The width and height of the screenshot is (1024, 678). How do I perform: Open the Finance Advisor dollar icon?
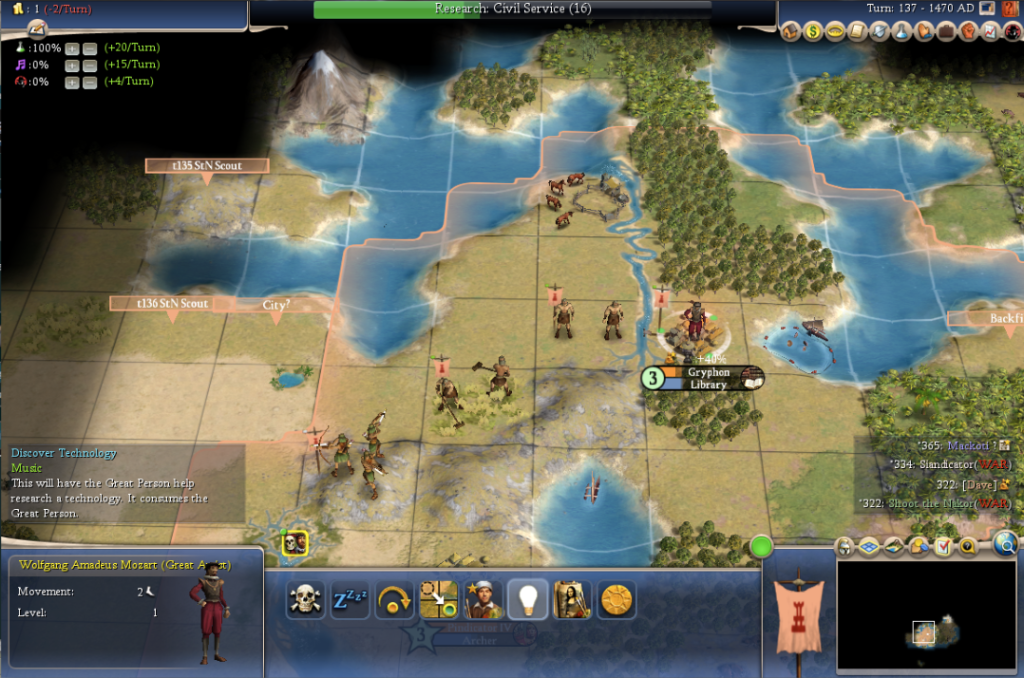click(x=812, y=32)
